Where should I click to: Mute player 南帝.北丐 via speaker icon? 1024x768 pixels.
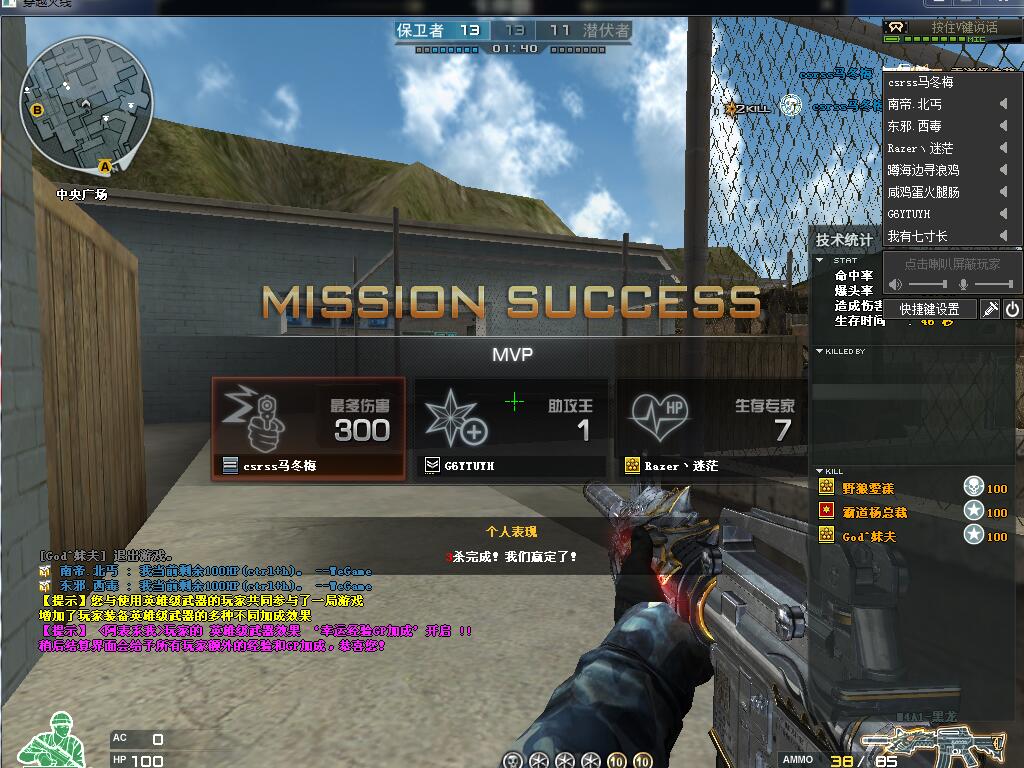click(1003, 104)
